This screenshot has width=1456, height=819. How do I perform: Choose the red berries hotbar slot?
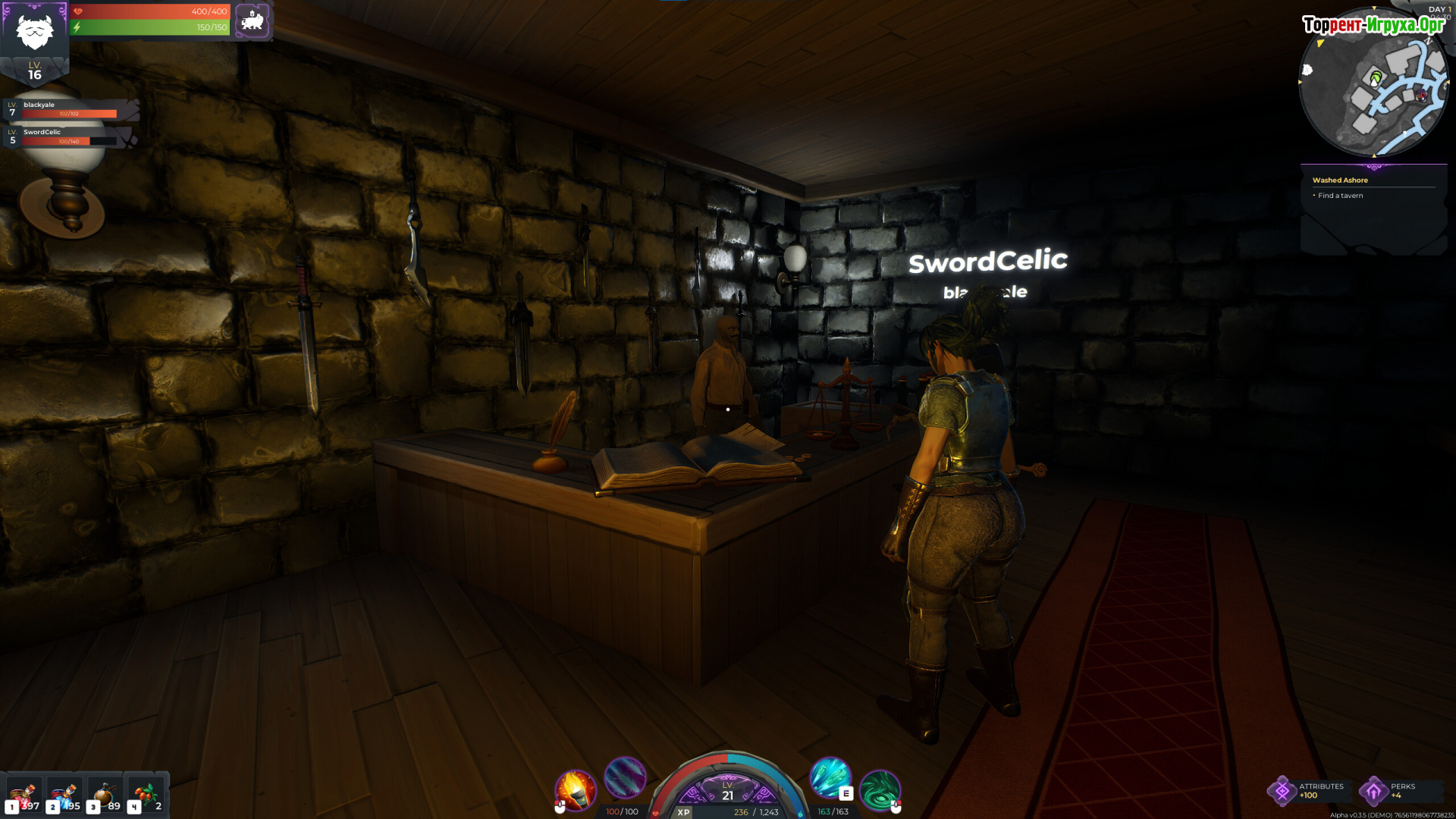tap(146, 795)
